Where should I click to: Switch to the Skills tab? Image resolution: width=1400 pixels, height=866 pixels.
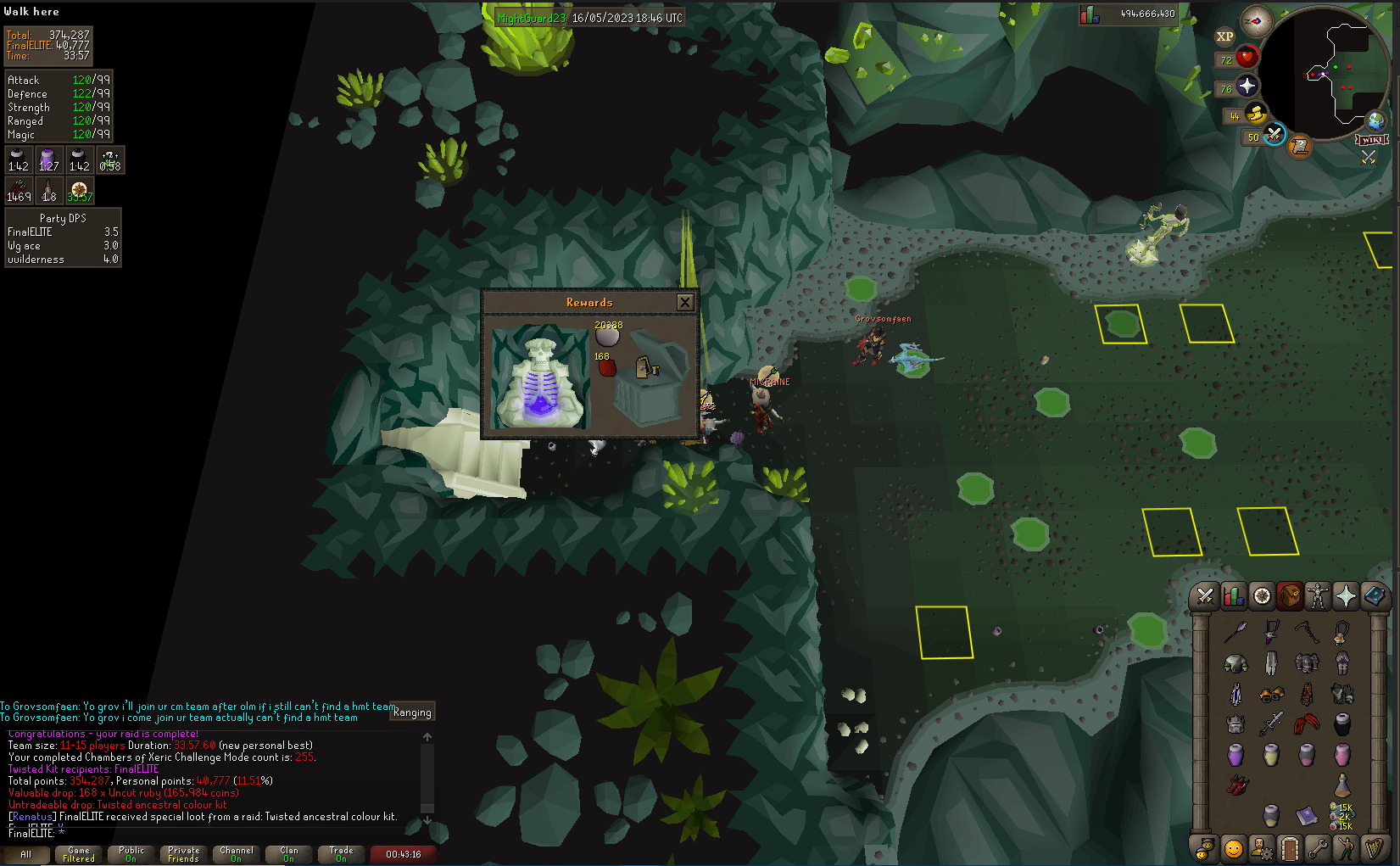(x=1233, y=596)
